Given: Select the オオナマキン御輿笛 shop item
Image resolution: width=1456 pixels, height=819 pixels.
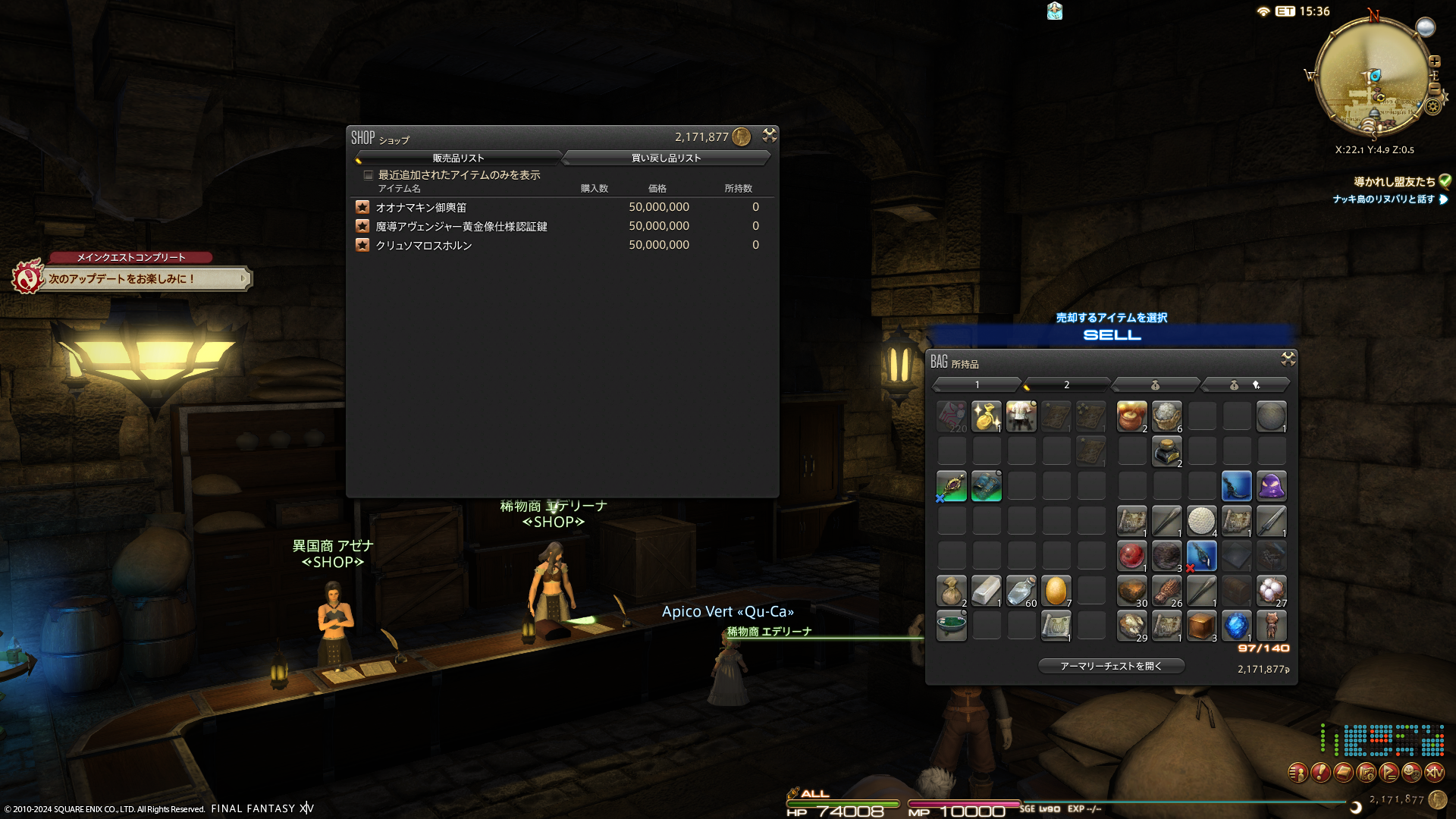Looking at the screenshot, I should click(421, 207).
